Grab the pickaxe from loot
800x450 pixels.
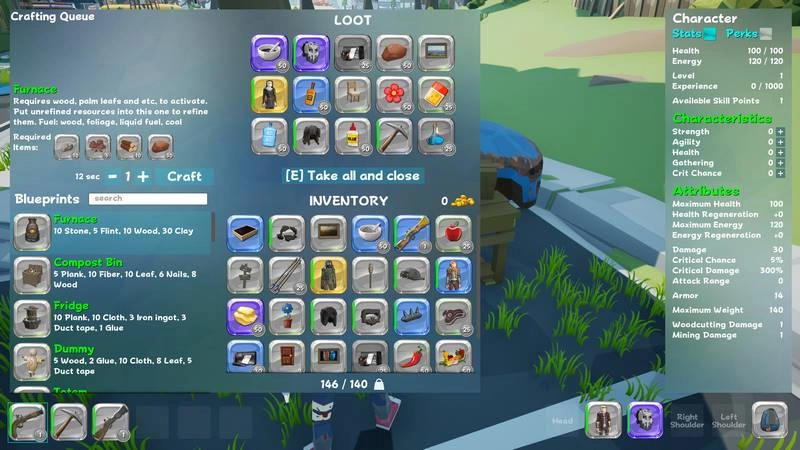click(x=395, y=135)
